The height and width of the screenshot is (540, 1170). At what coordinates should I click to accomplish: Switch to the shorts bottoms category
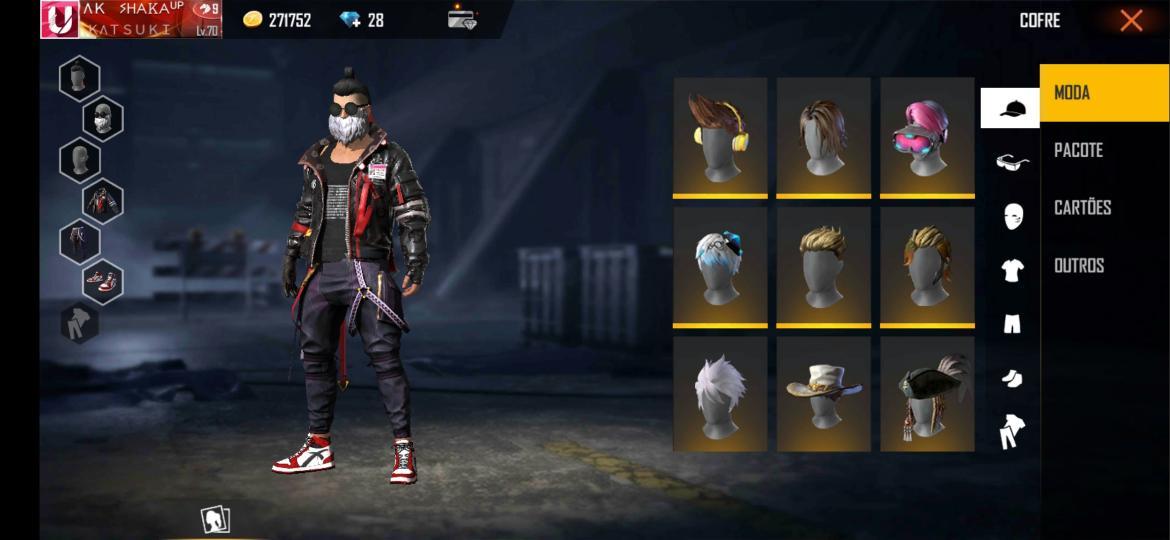tap(1012, 323)
